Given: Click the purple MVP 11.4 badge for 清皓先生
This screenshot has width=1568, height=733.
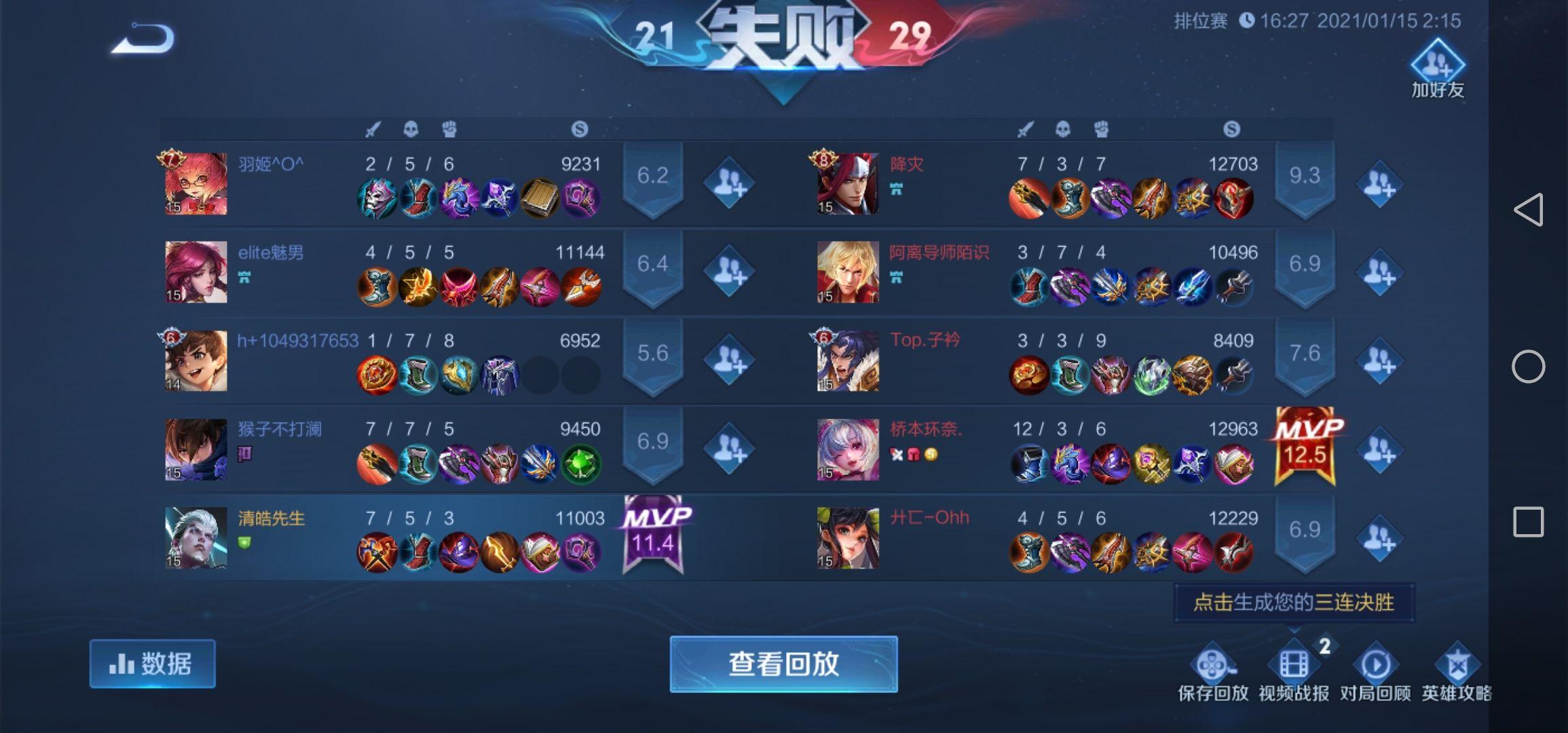Looking at the screenshot, I should coord(652,533).
